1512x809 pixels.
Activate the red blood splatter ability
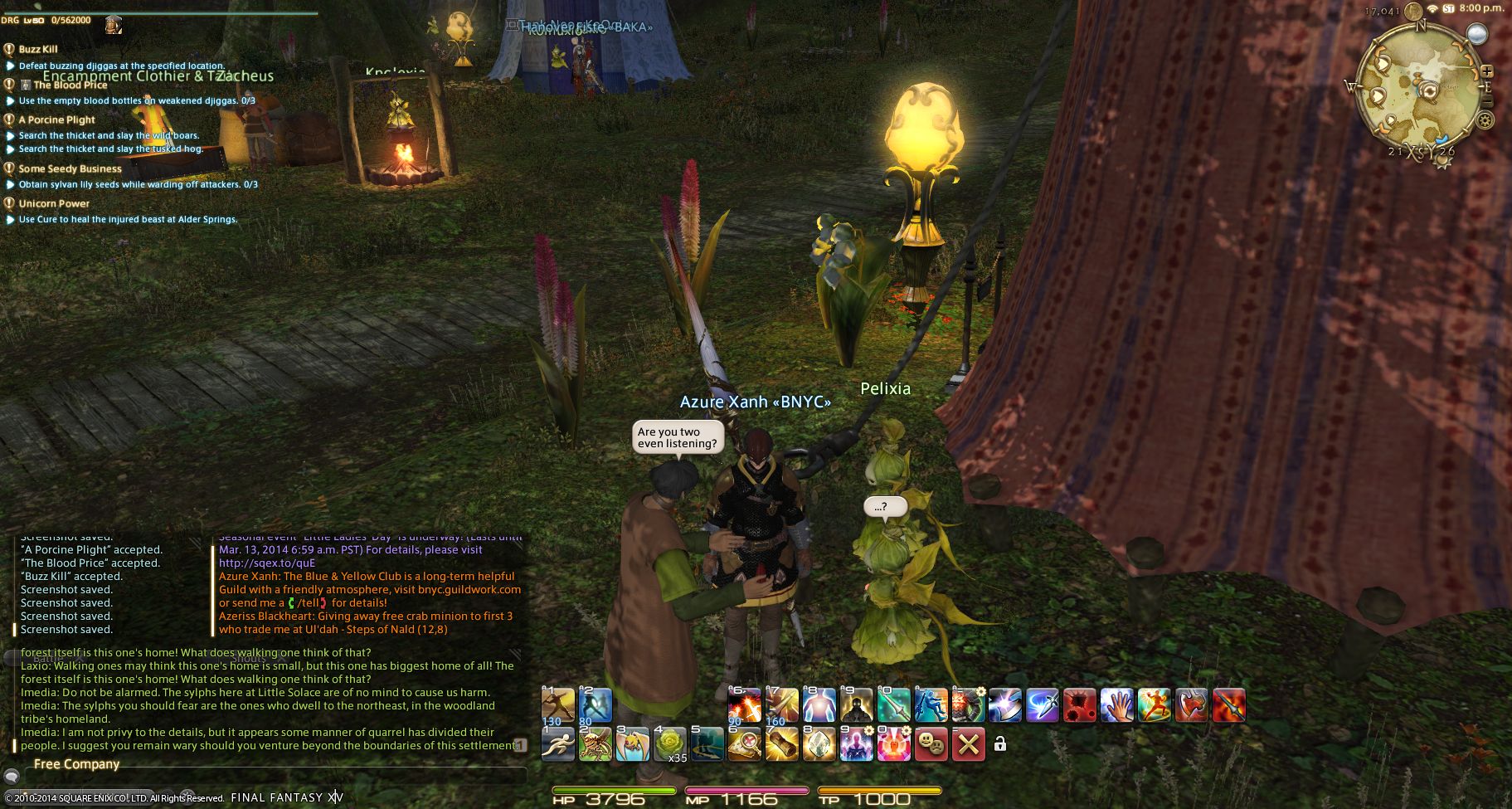pyautogui.click(x=1079, y=705)
